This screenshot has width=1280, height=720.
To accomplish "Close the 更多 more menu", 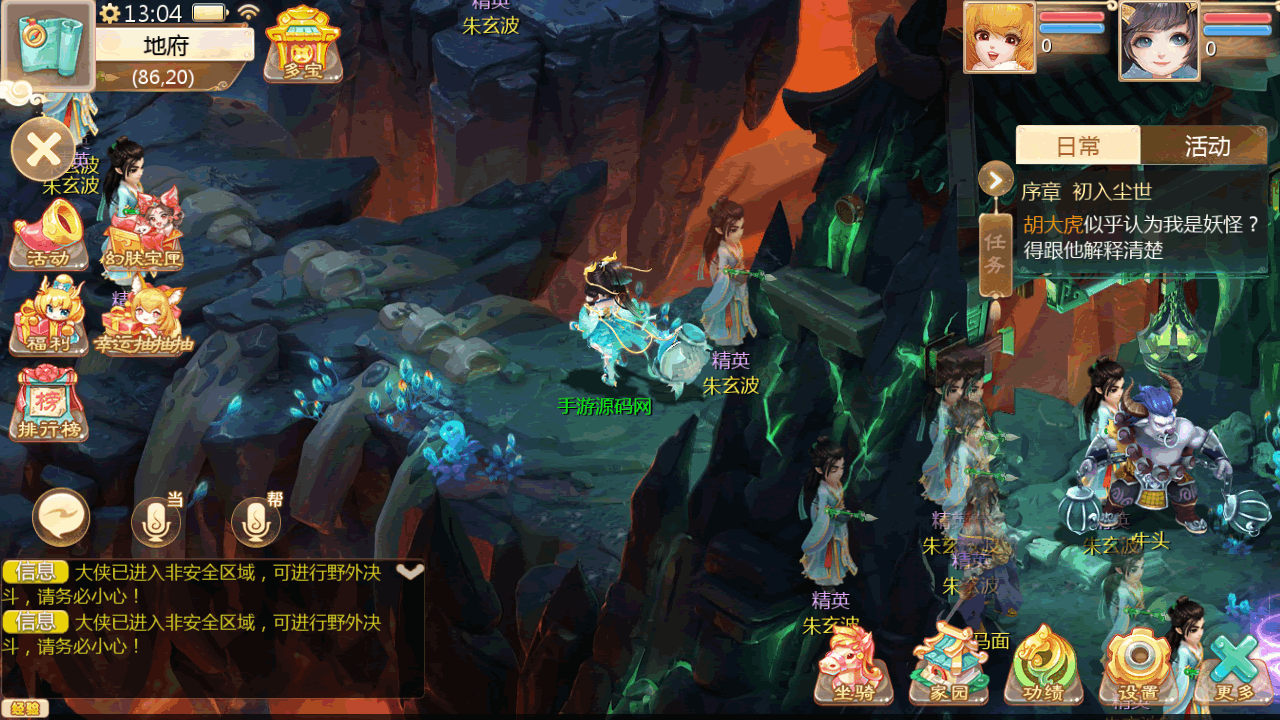I will pos(1234,665).
